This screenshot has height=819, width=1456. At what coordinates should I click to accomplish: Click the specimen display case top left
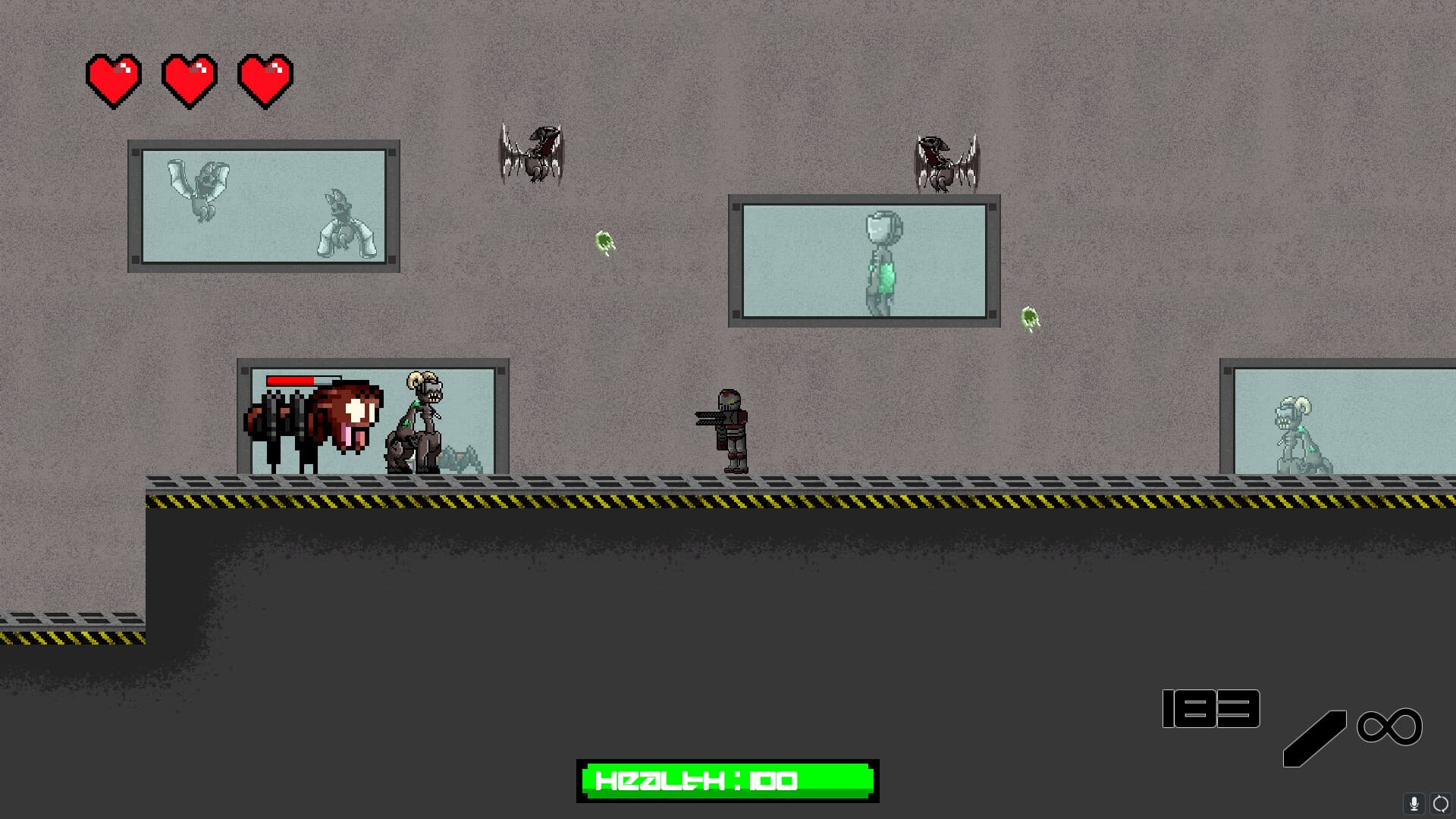[264, 206]
